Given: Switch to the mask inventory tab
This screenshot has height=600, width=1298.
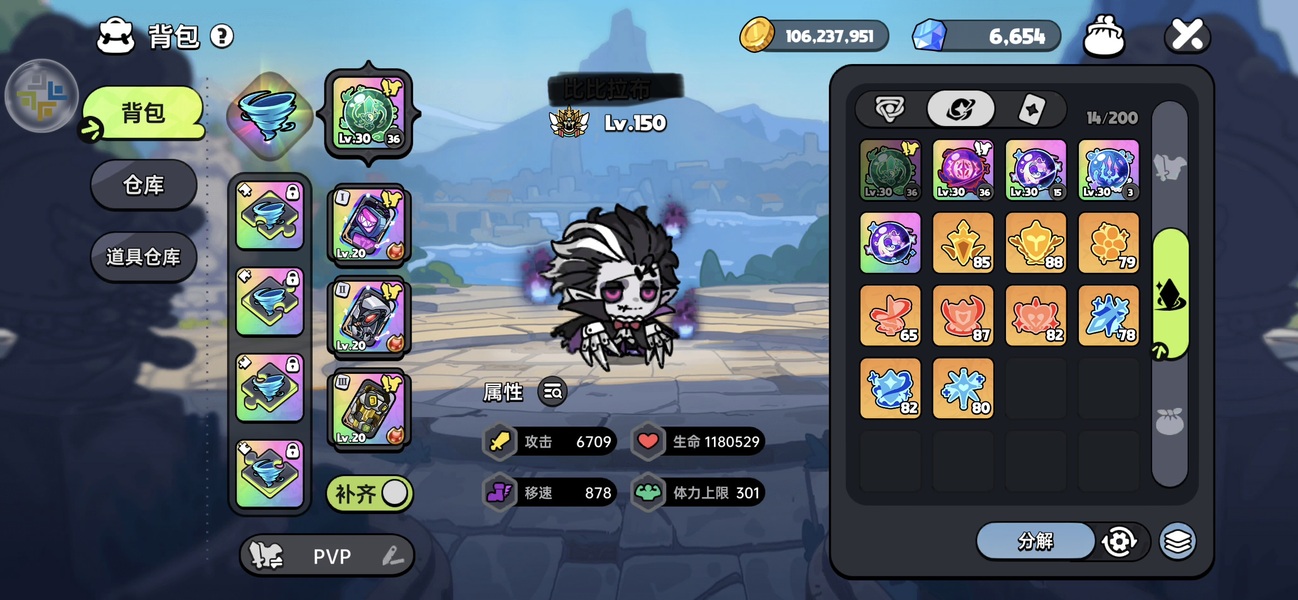Looking at the screenshot, I should [x=889, y=109].
